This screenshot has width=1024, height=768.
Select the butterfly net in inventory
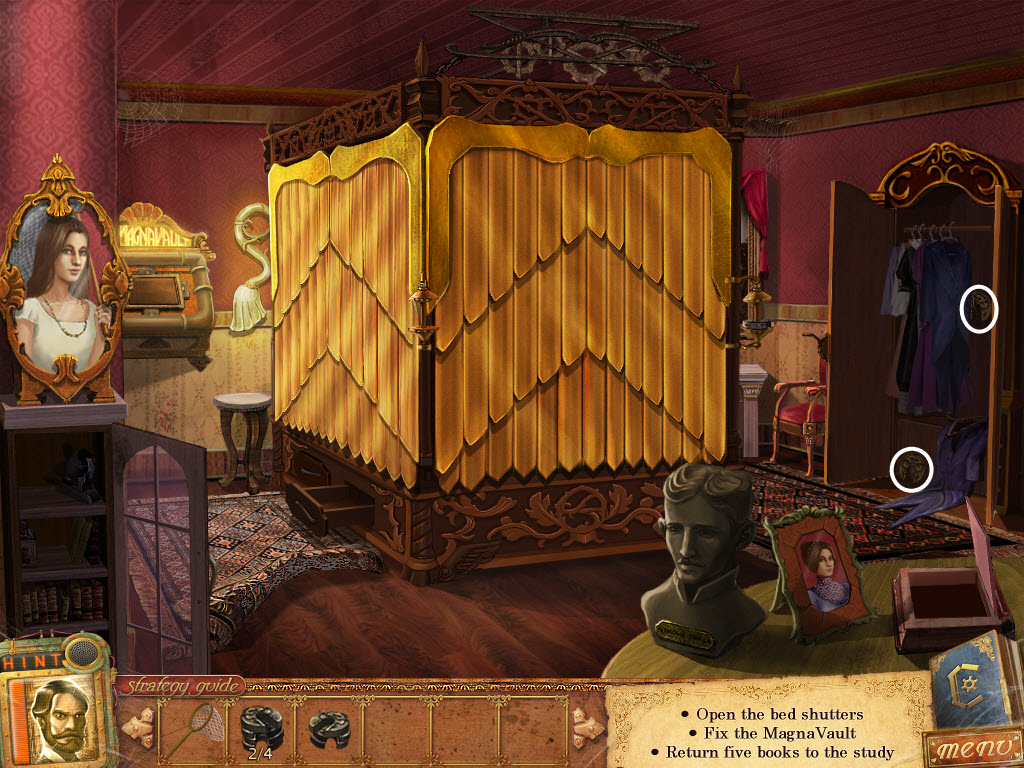pyautogui.click(x=190, y=731)
